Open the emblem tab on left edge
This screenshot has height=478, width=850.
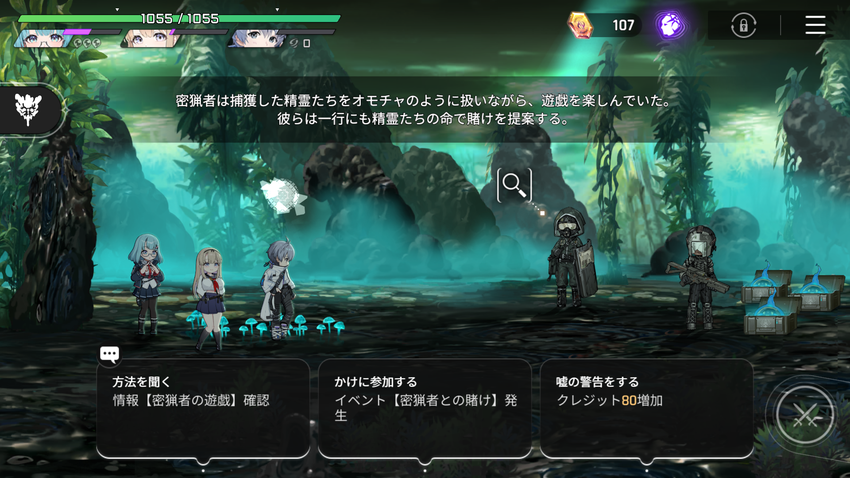pos(29,109)
